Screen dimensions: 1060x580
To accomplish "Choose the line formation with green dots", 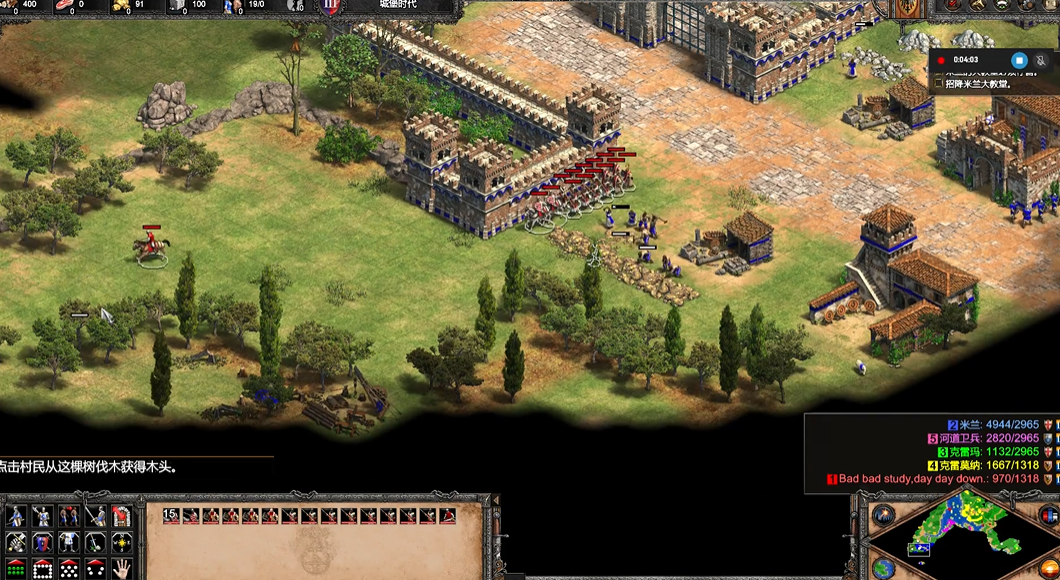I will [15, 569].
